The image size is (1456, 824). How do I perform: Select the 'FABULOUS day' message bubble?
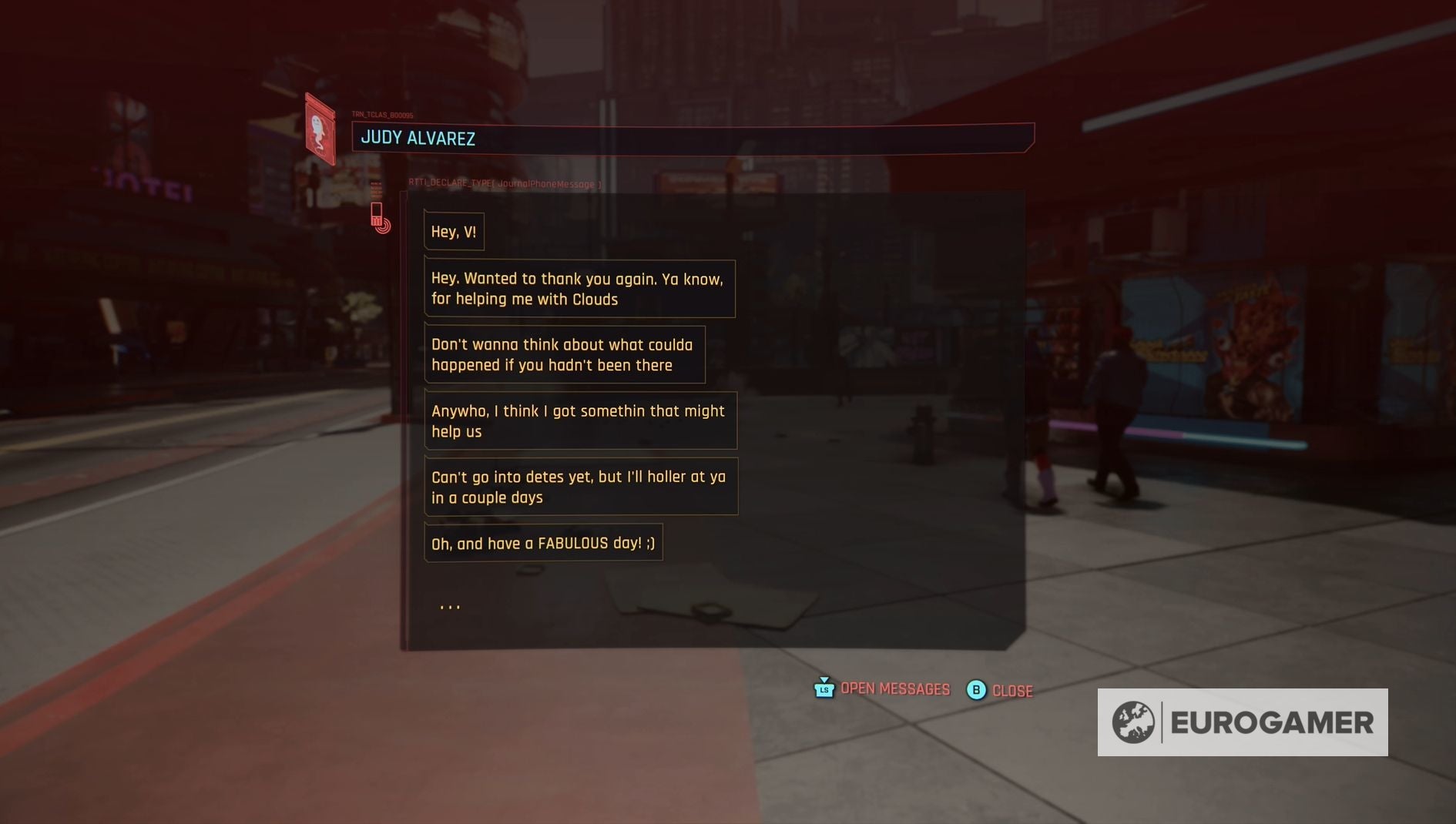(x=542, y=543)
